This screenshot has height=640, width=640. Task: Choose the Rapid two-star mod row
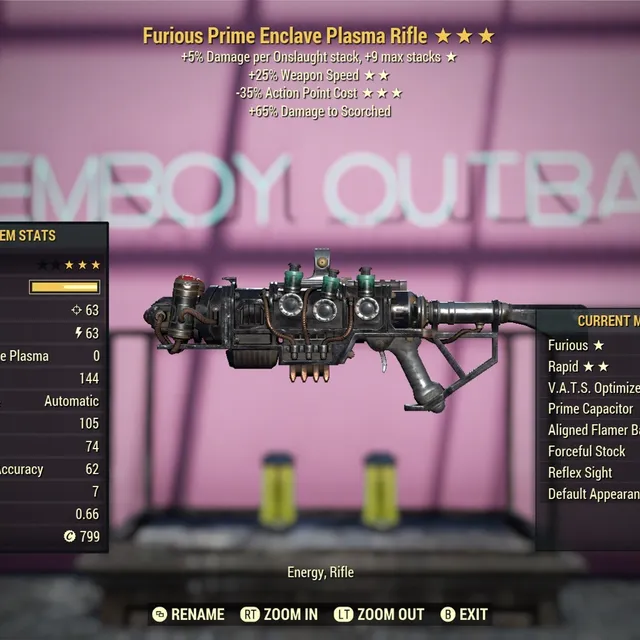[x=578, y=366]
